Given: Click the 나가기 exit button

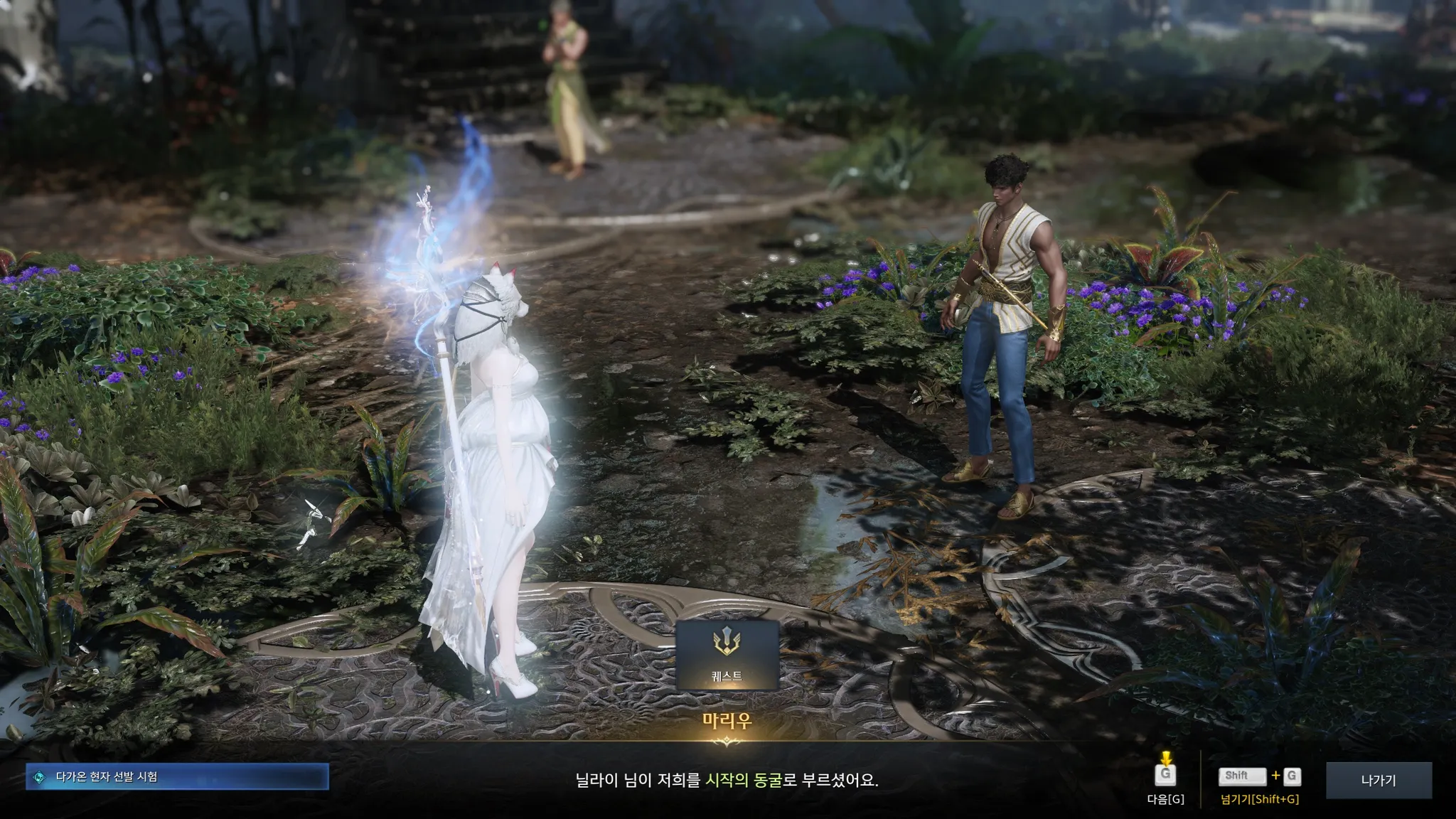Looking at the screenshot, I should click(1379, 780).
